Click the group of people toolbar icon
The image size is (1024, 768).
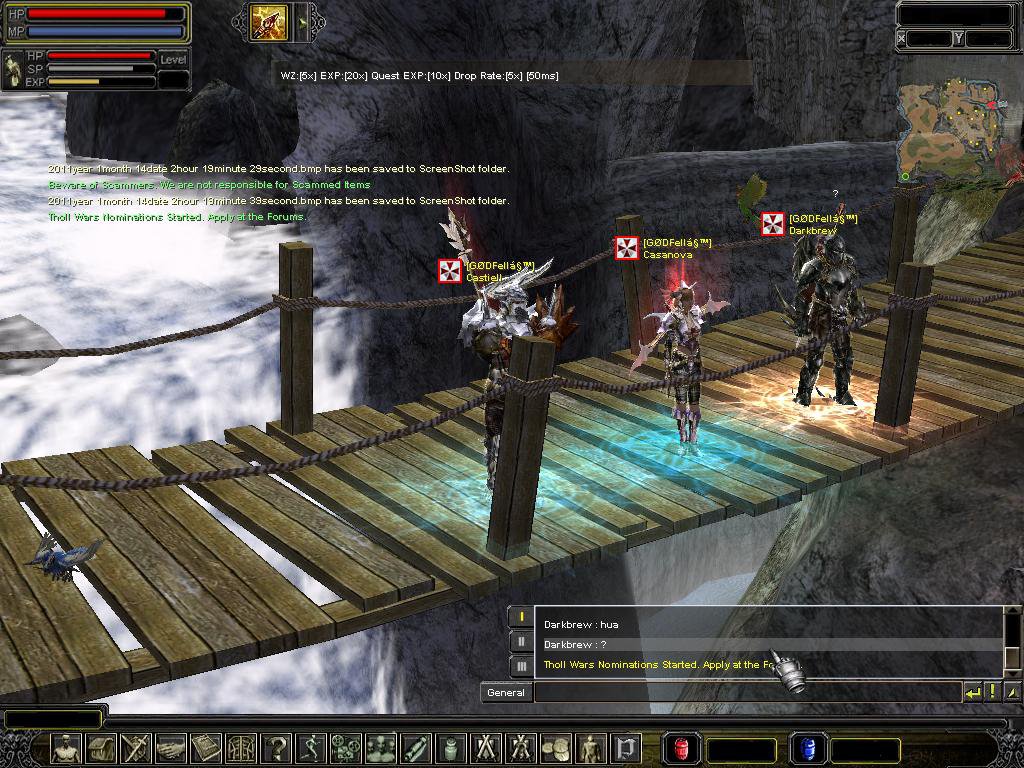[380, 748]
